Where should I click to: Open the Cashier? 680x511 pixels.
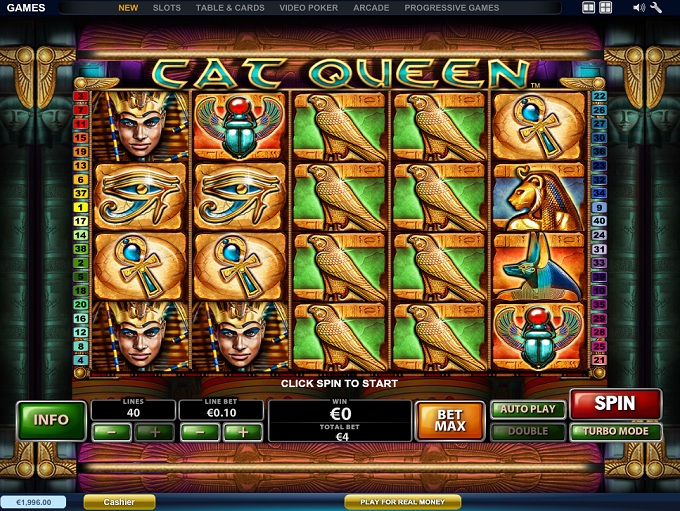coord(119,502)
